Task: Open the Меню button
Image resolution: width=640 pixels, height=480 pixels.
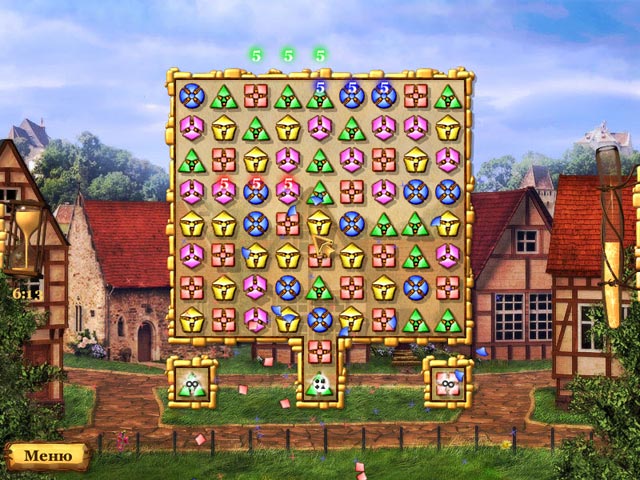Action: [x=47, y=456]
